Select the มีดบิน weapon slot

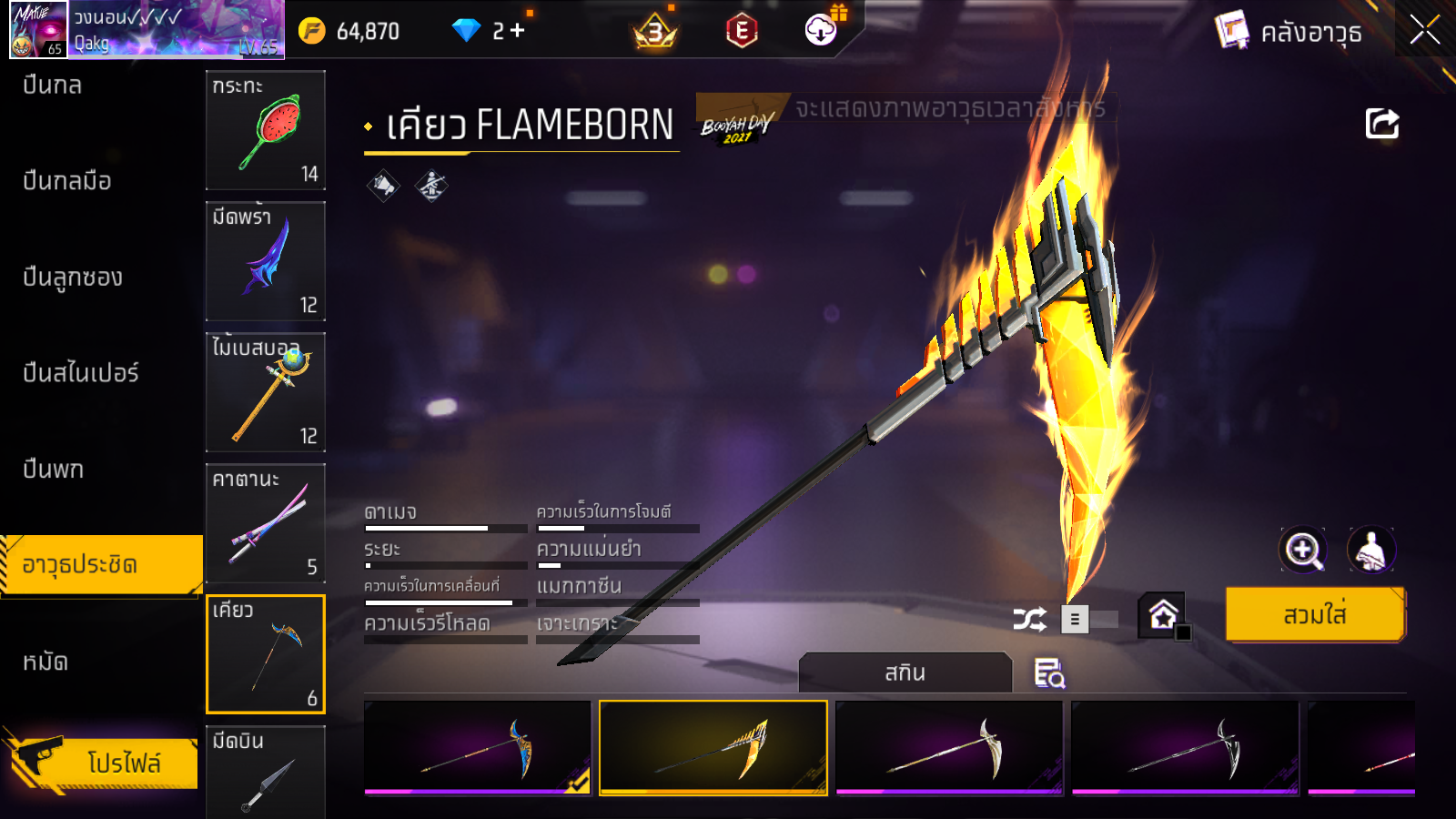point(266,772)
